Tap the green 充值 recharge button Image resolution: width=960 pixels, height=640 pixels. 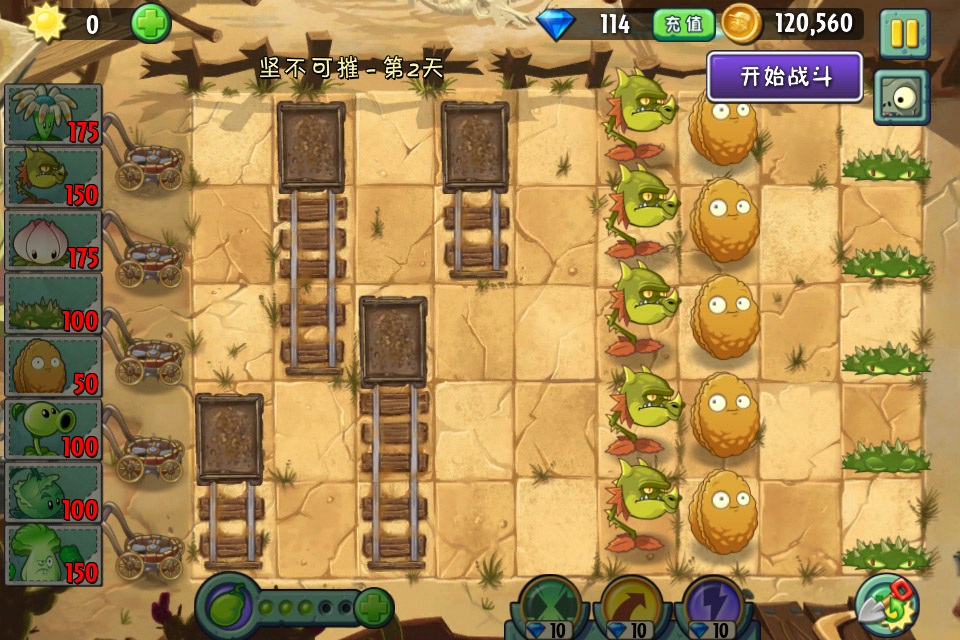(684, 24)
